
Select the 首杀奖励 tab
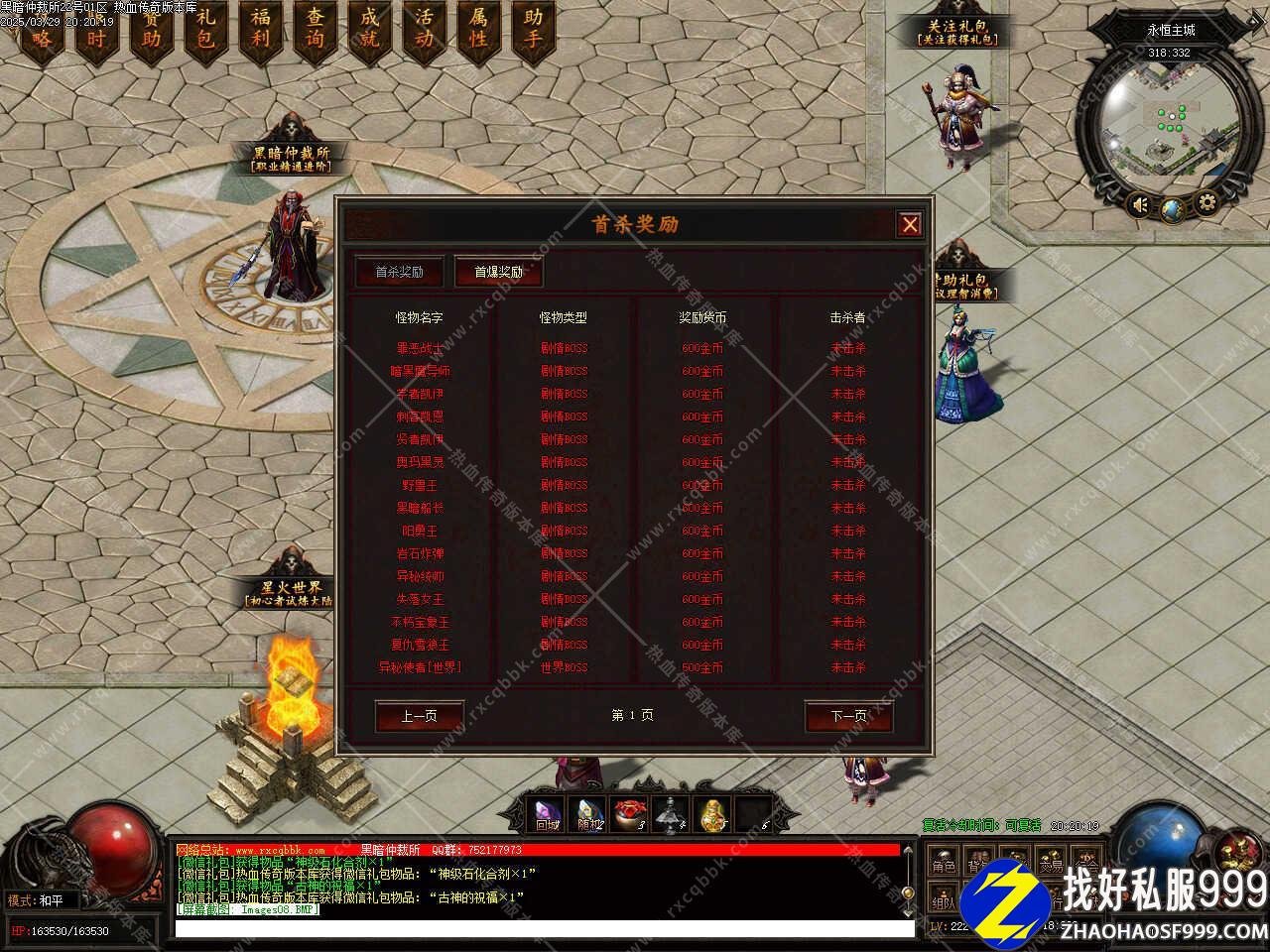coord(399,272)
